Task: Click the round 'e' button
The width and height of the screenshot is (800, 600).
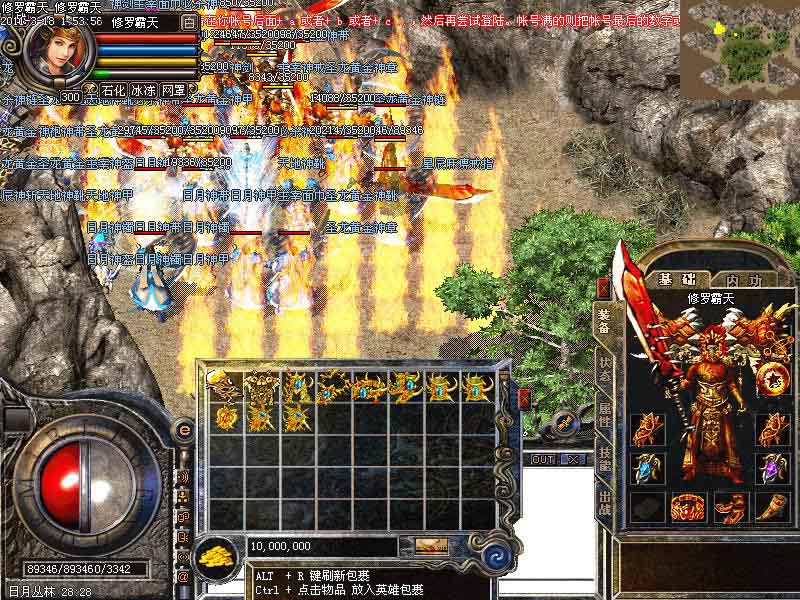Action: pos(184,430)
